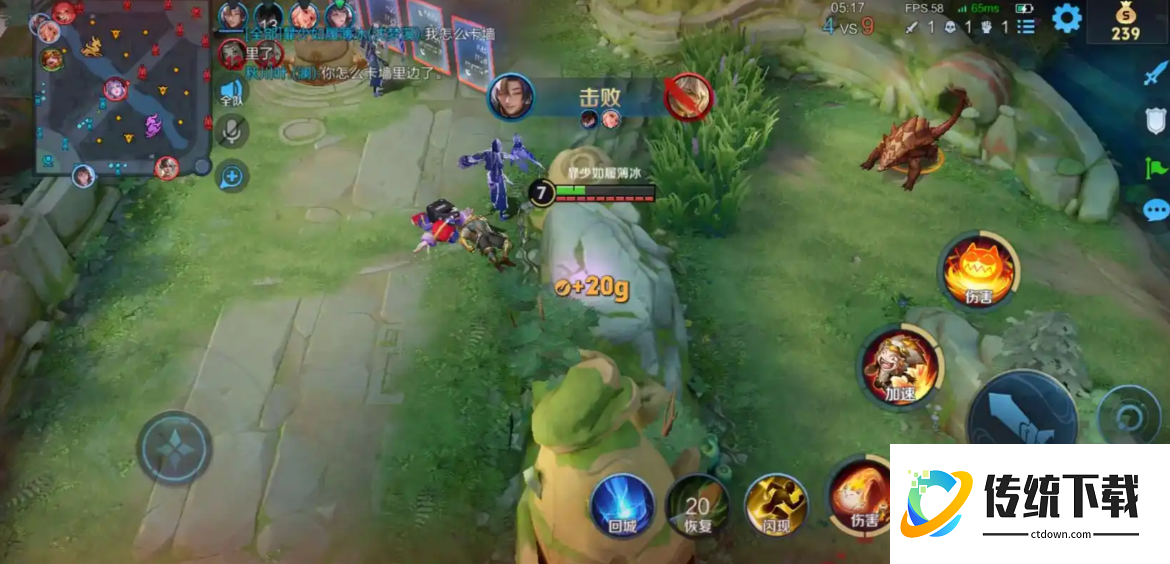Tap the virtual movement joystick
This screenshot has width=1170, height=564.
(174, 447)
